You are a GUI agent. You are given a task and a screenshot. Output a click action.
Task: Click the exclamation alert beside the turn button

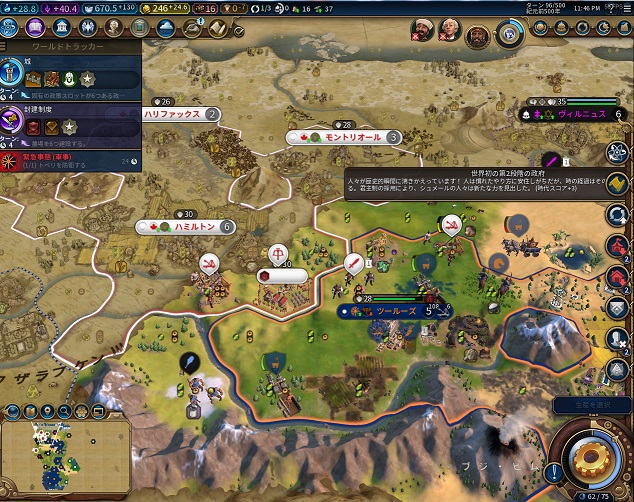pyautogui.click(x=553, y=471)
